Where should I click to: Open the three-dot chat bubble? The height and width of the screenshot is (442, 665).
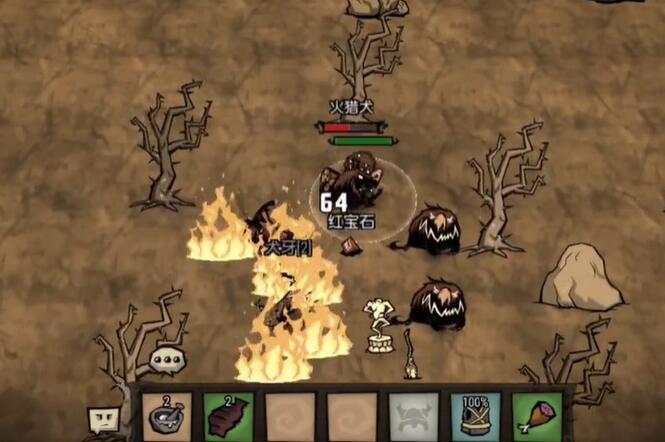(166, 360)
